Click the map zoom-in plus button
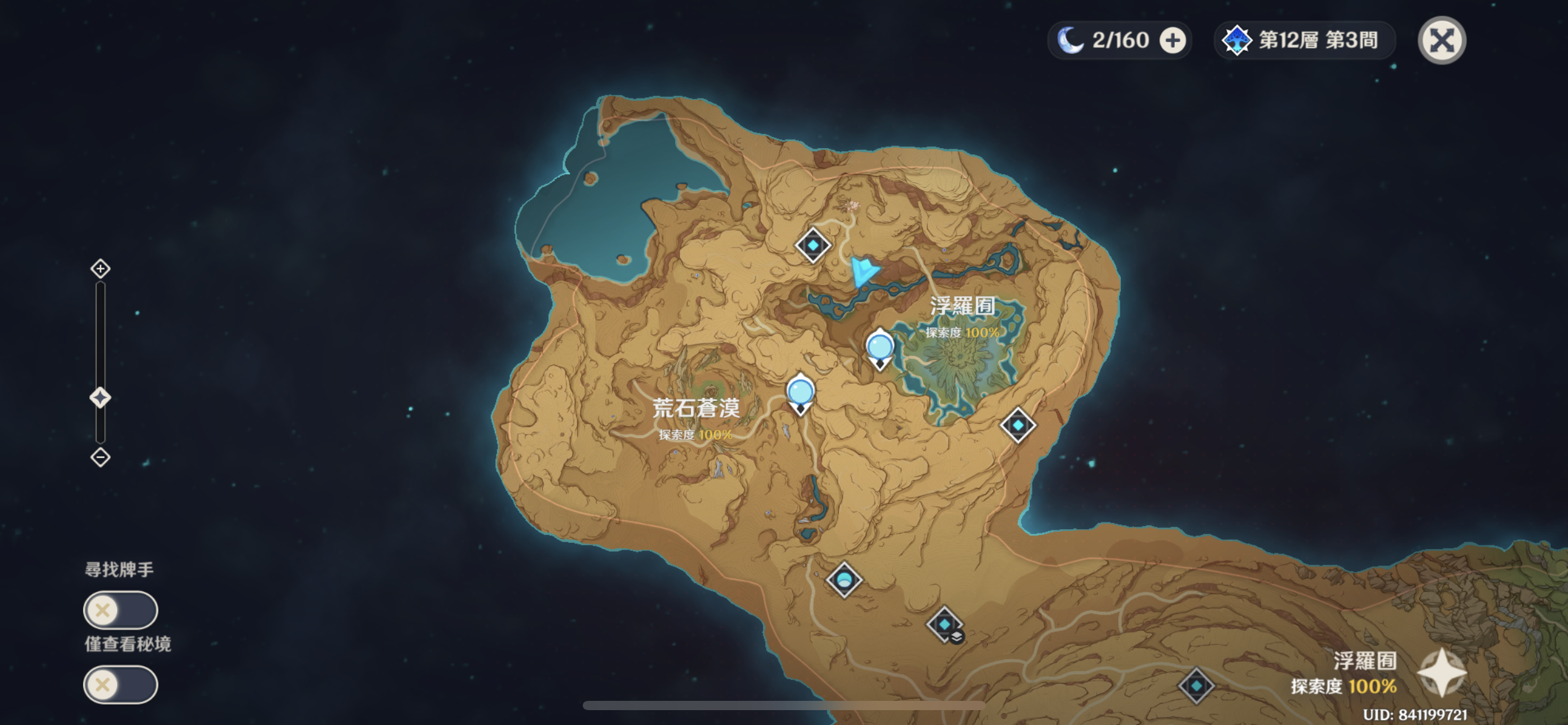Viewport: 1568px width, 725px height. point(100,269)
